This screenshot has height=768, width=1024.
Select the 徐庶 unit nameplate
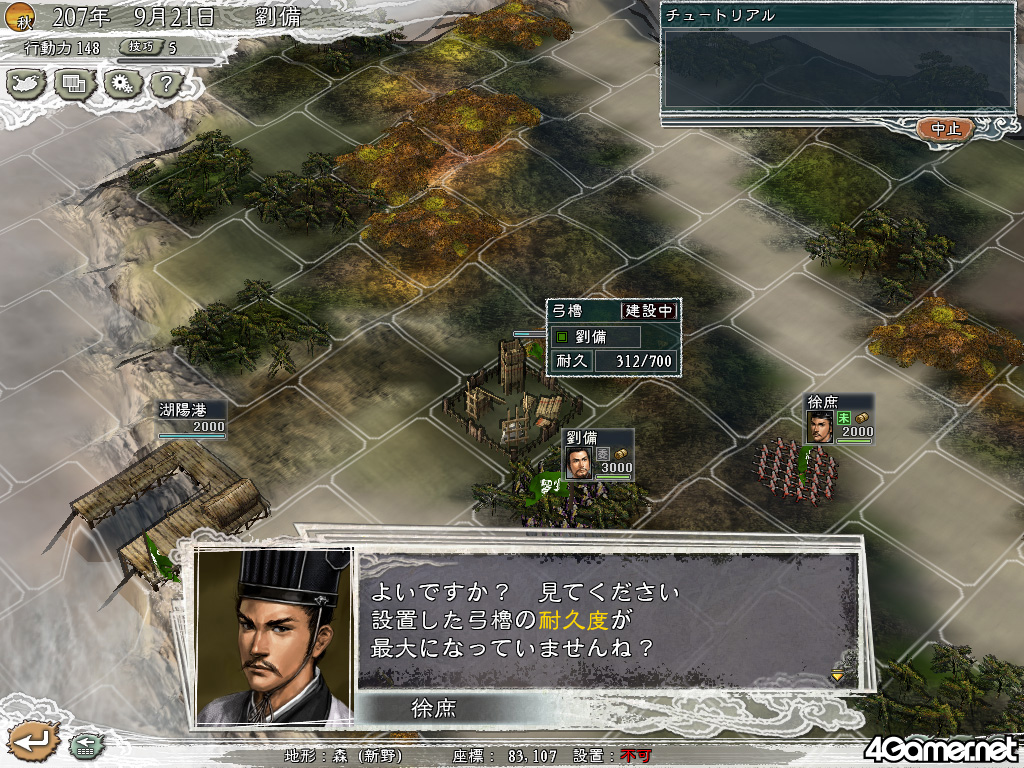point(839,420)
